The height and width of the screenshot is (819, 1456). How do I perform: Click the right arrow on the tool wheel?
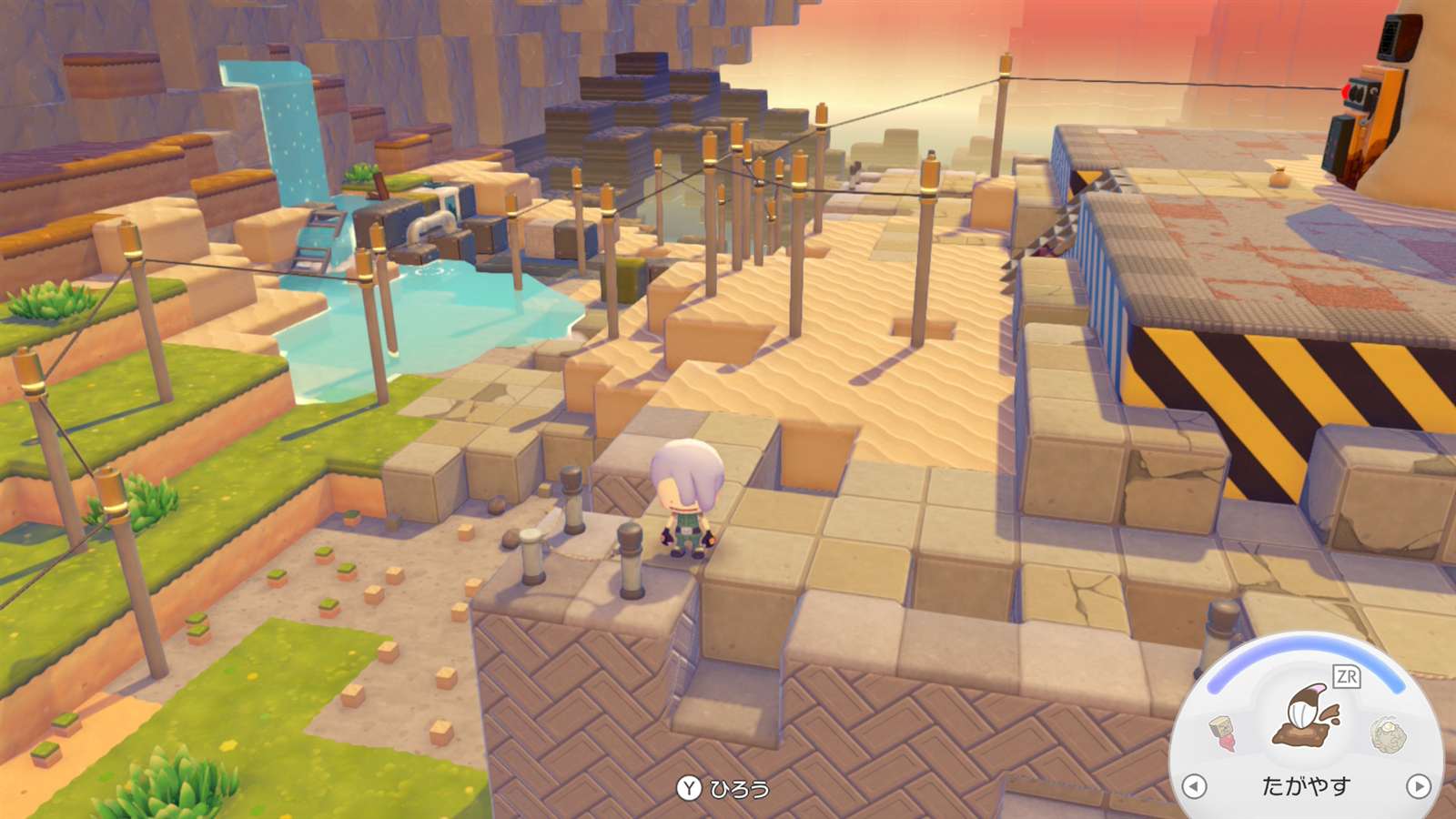click(1418, 785)
